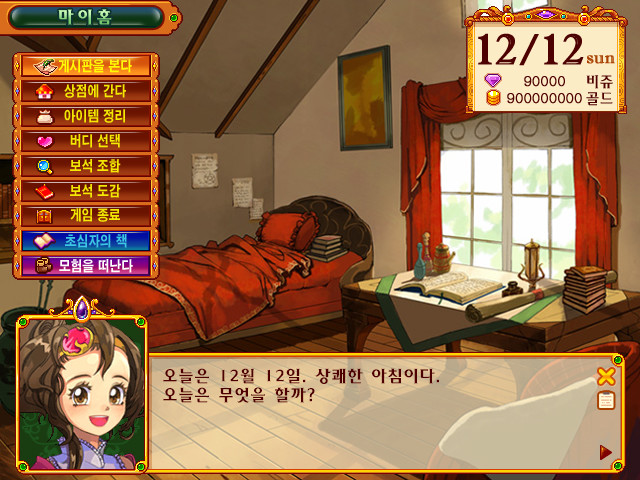The image size is (640, 480).
Task: Select 상점에 간다 to visit the shop
Action: pyautogui.click(x=84, y=91)
